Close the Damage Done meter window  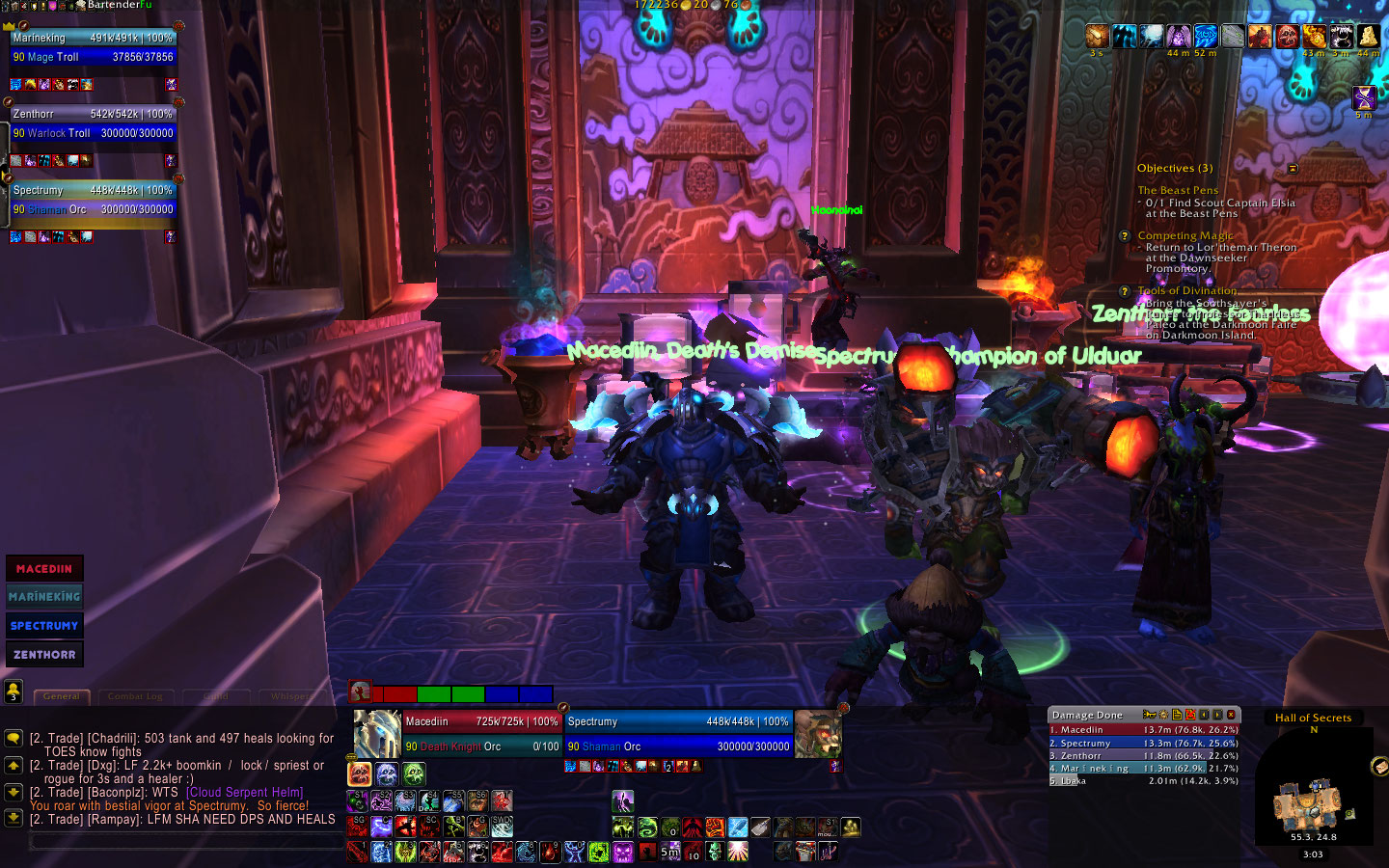[1231, 715]
